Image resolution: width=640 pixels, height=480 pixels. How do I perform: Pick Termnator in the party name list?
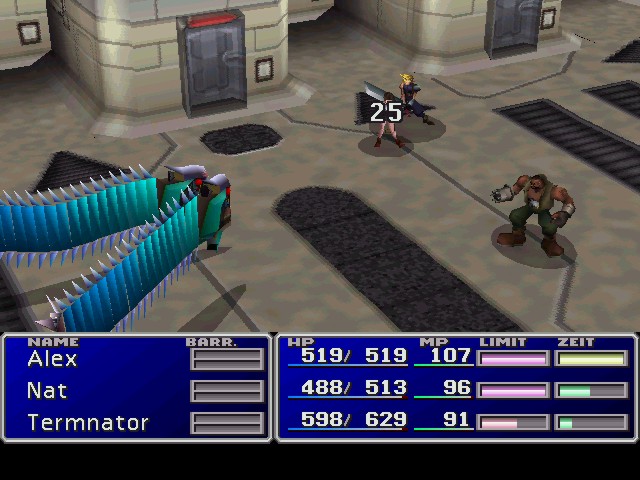pos(88,423)
